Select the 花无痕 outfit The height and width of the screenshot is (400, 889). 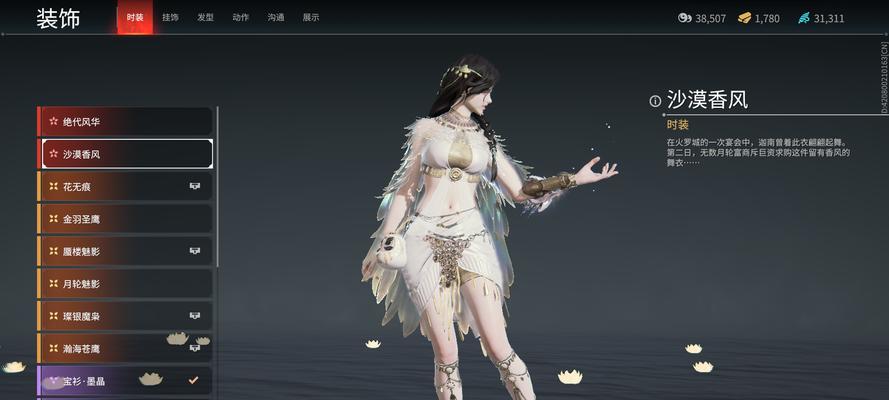pyautogui.click(x=125, y=187)
